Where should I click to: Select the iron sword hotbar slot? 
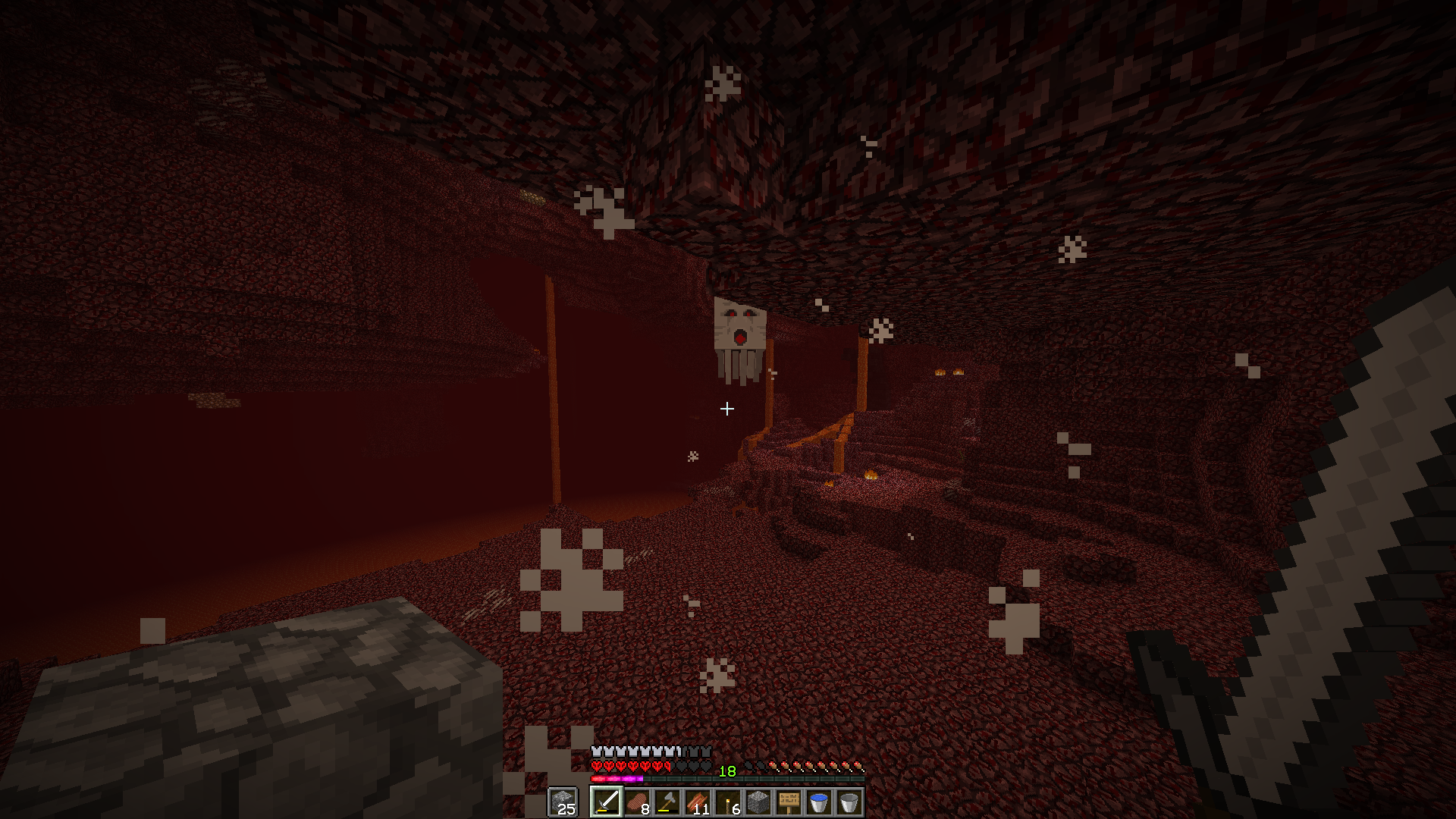coord(607,802)
